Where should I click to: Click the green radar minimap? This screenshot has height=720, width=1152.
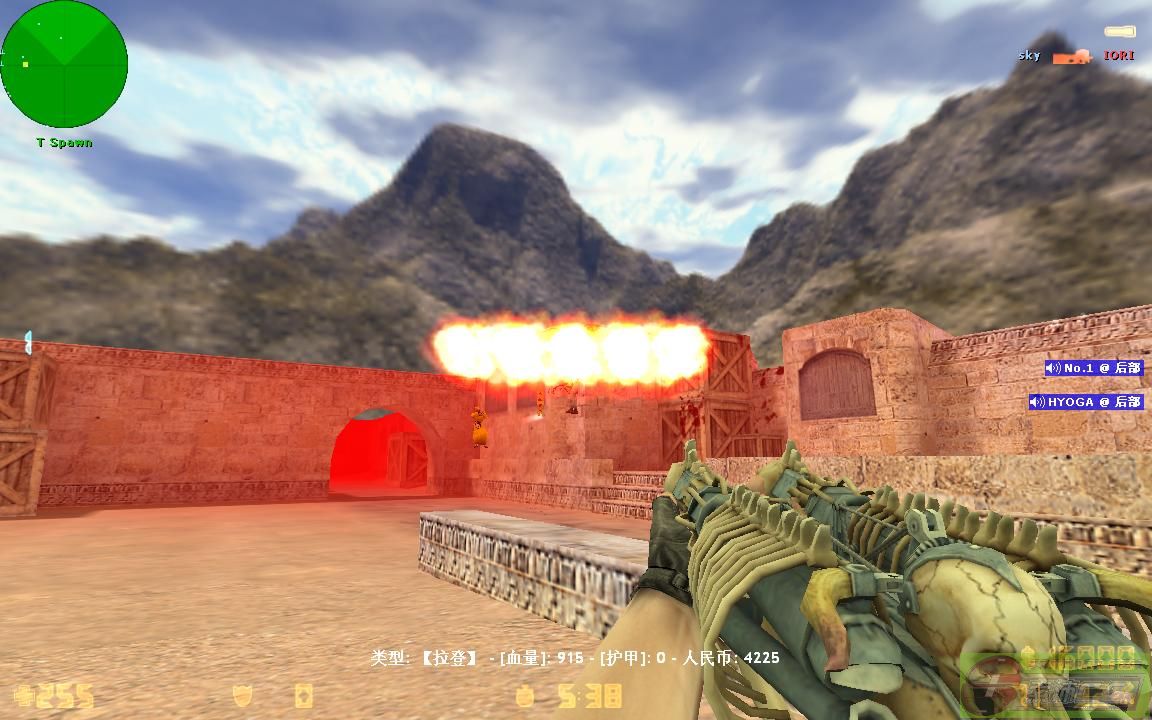65,64
